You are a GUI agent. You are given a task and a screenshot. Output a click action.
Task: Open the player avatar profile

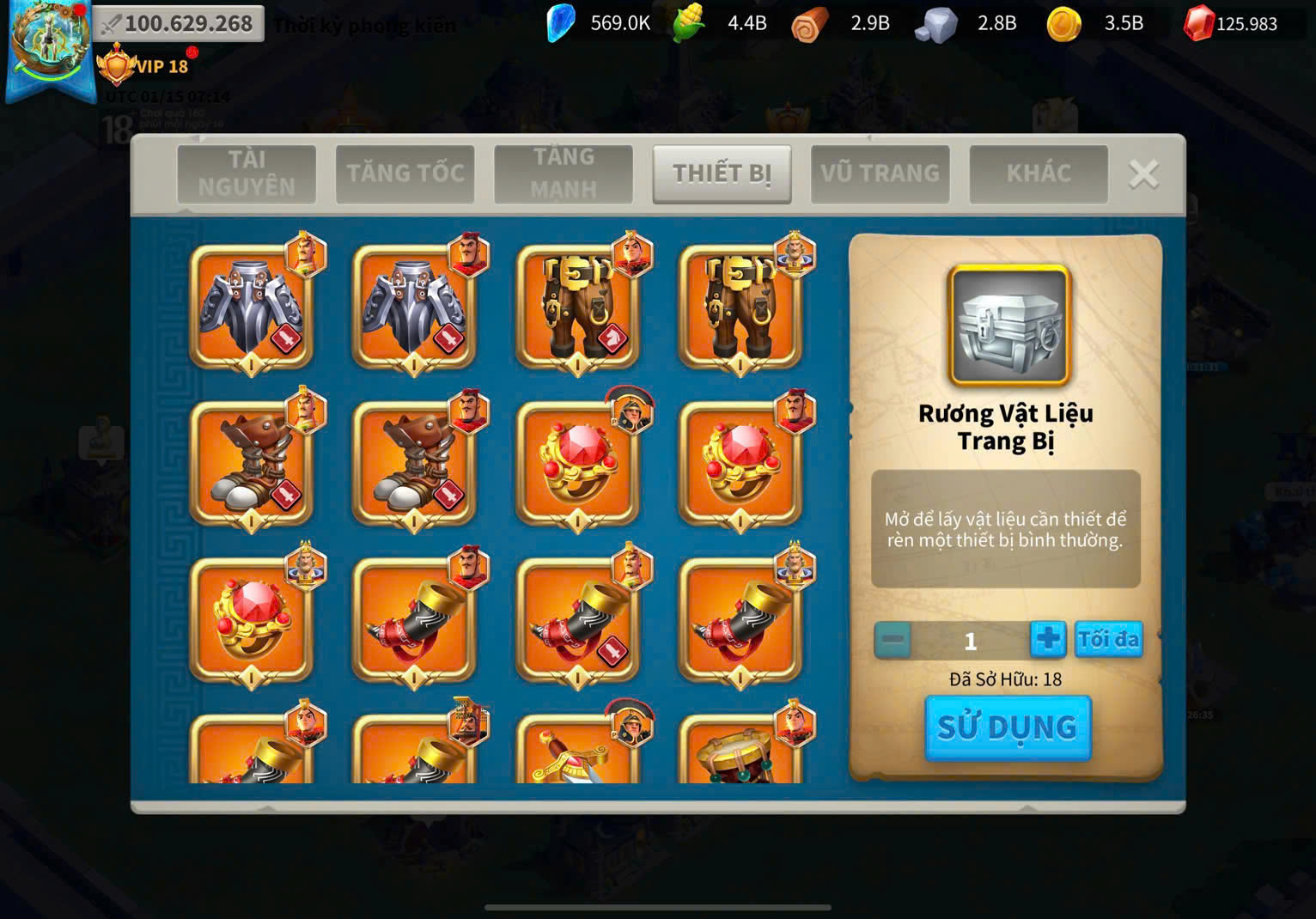pyautogui.click(x=50, y=43)
